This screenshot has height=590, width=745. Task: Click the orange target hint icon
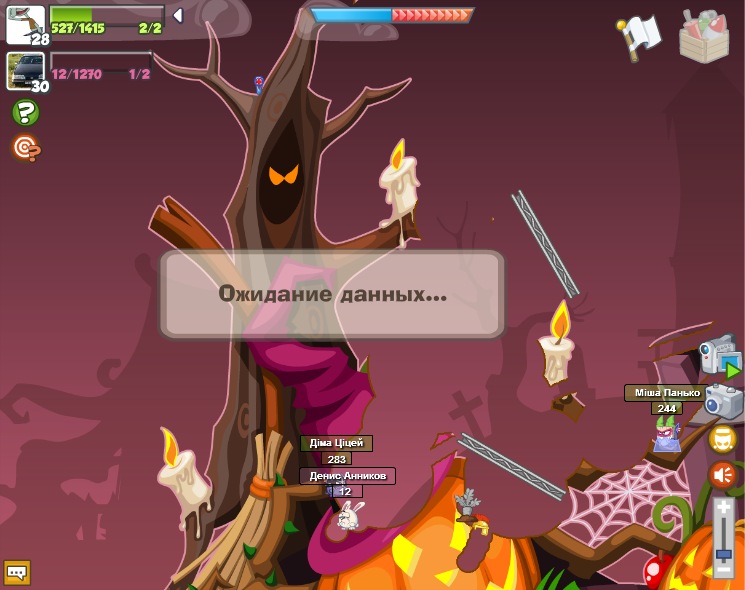pyautogui.click(x=25, y=148)
